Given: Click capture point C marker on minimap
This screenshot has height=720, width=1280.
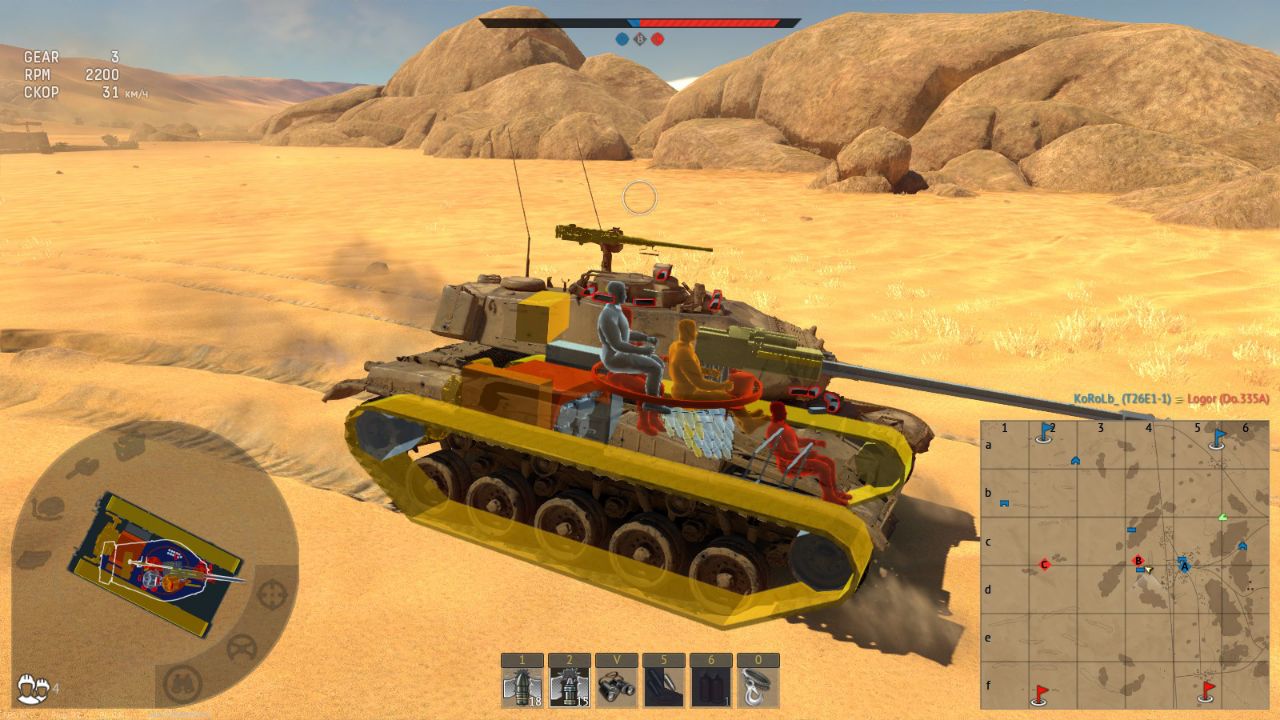Looking at the screenshot, I should pos(1044,565).
